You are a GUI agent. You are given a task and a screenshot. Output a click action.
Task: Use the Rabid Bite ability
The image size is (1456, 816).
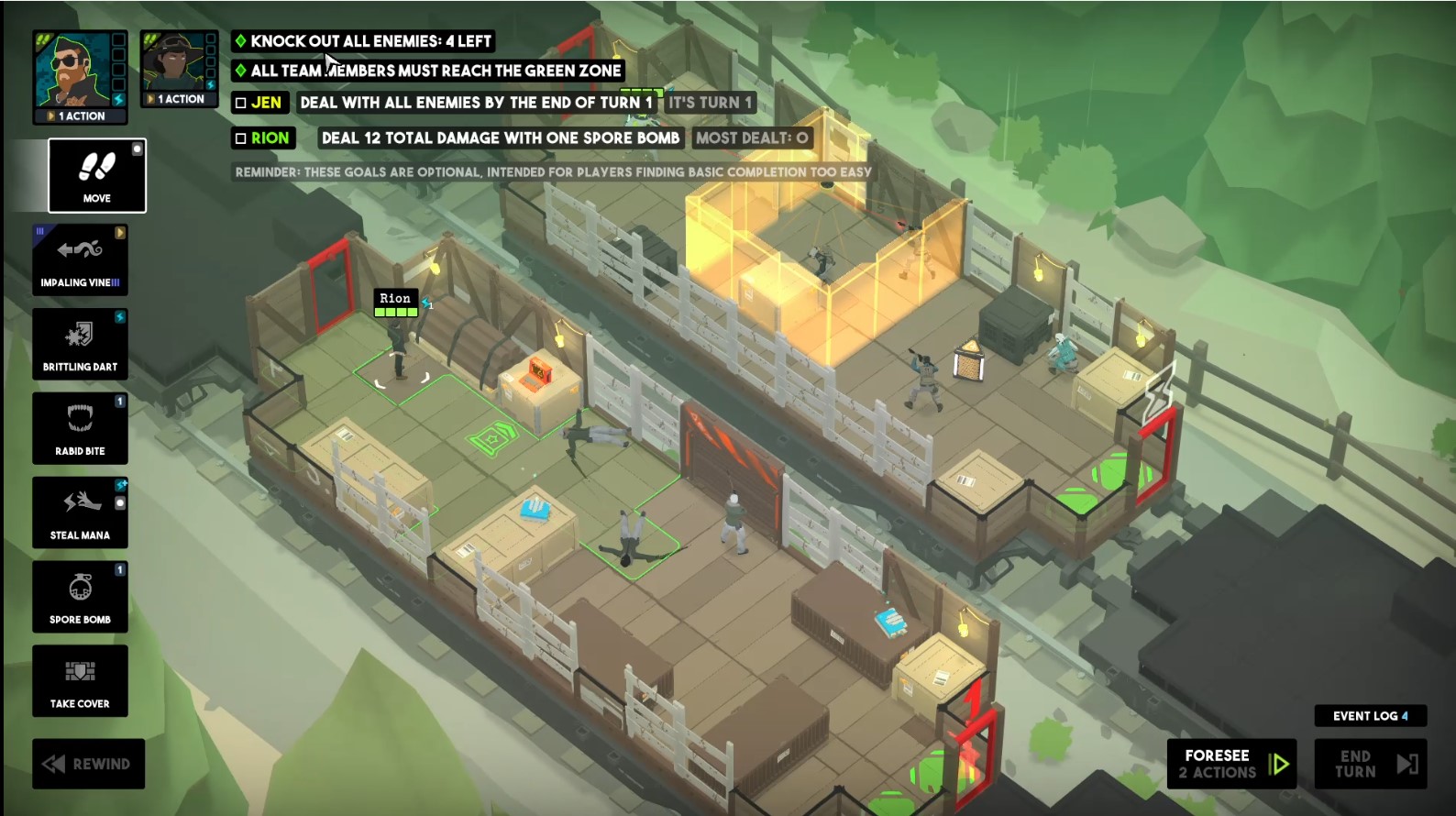80,428
